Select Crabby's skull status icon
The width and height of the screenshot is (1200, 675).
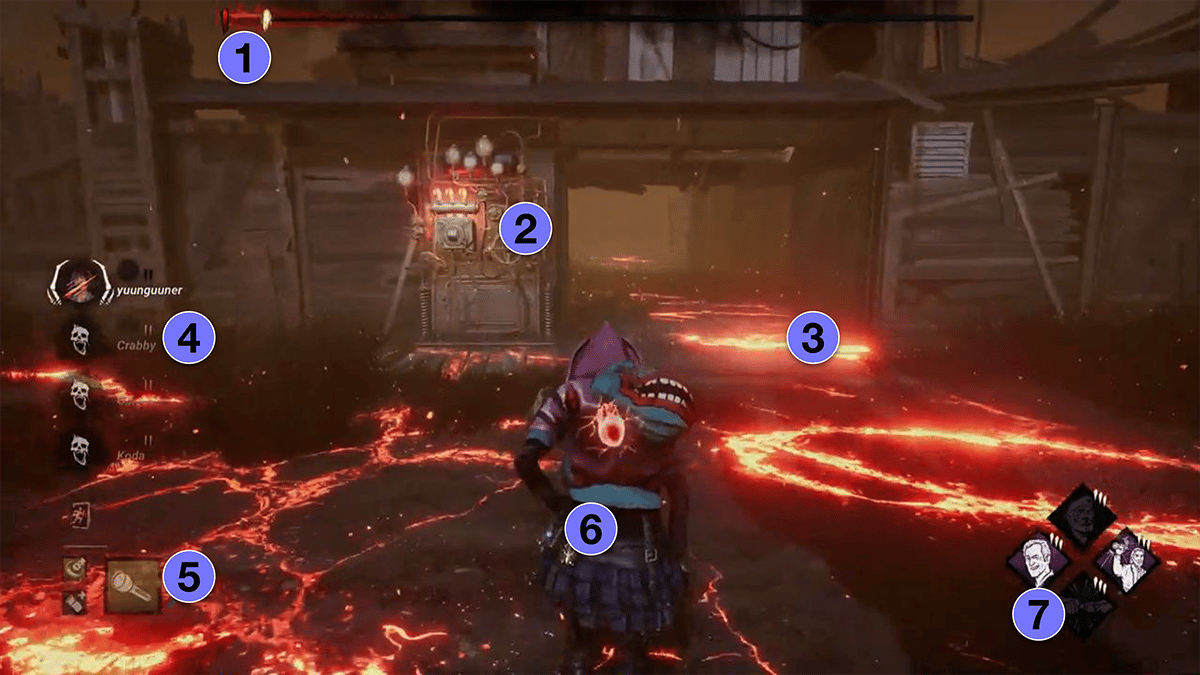coord(77,339)
